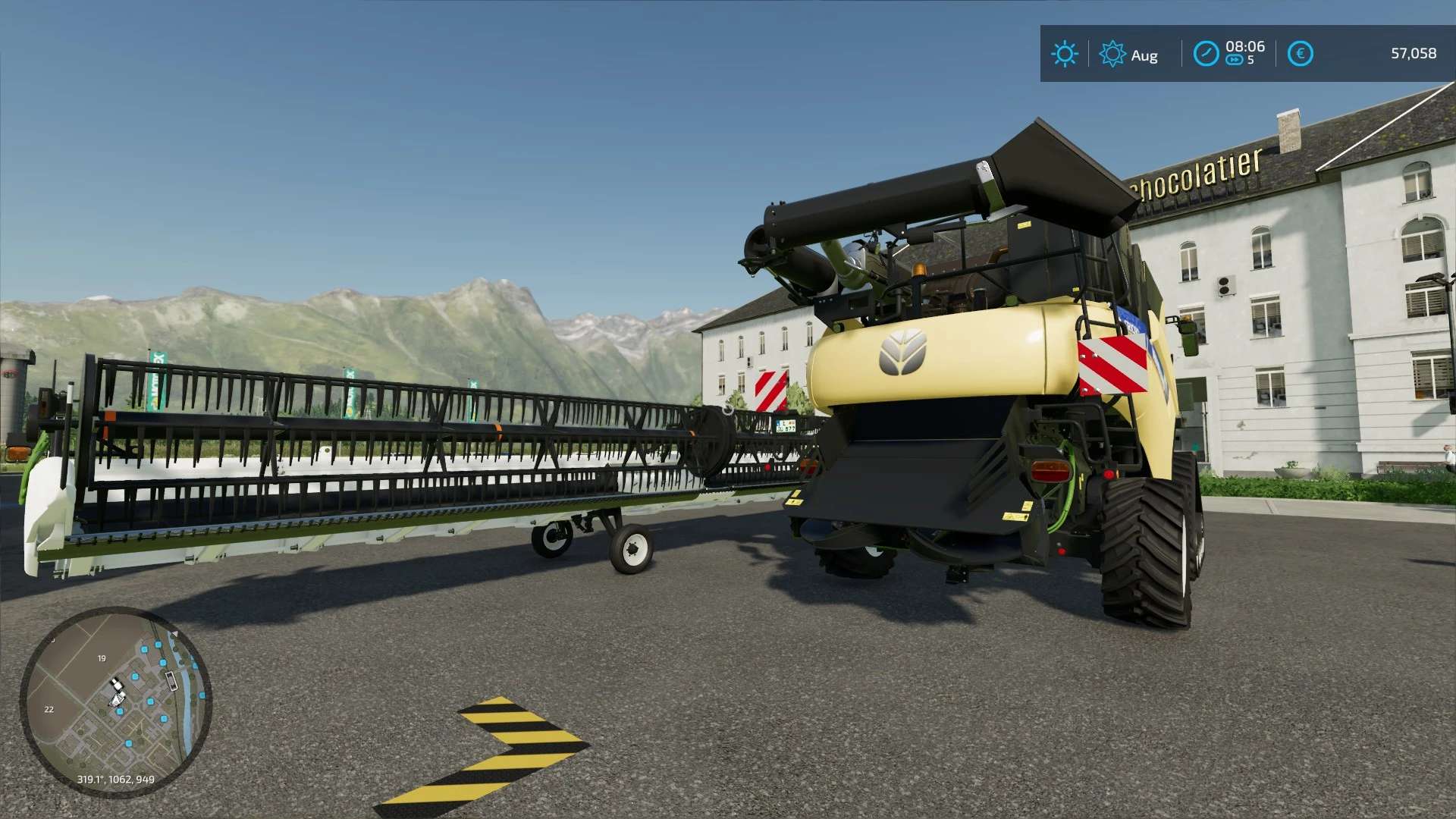Open the circular minimap
This screenshot has width=1456, height=819.
115,701
